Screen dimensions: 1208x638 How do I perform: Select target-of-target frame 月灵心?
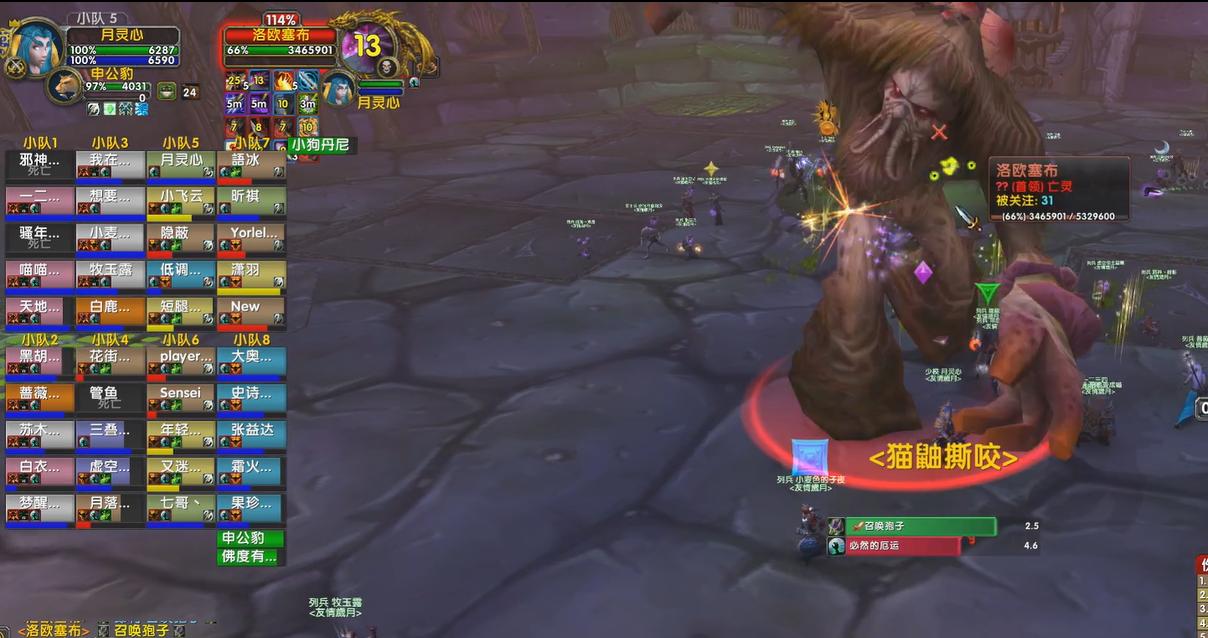[x=340, y=89]
